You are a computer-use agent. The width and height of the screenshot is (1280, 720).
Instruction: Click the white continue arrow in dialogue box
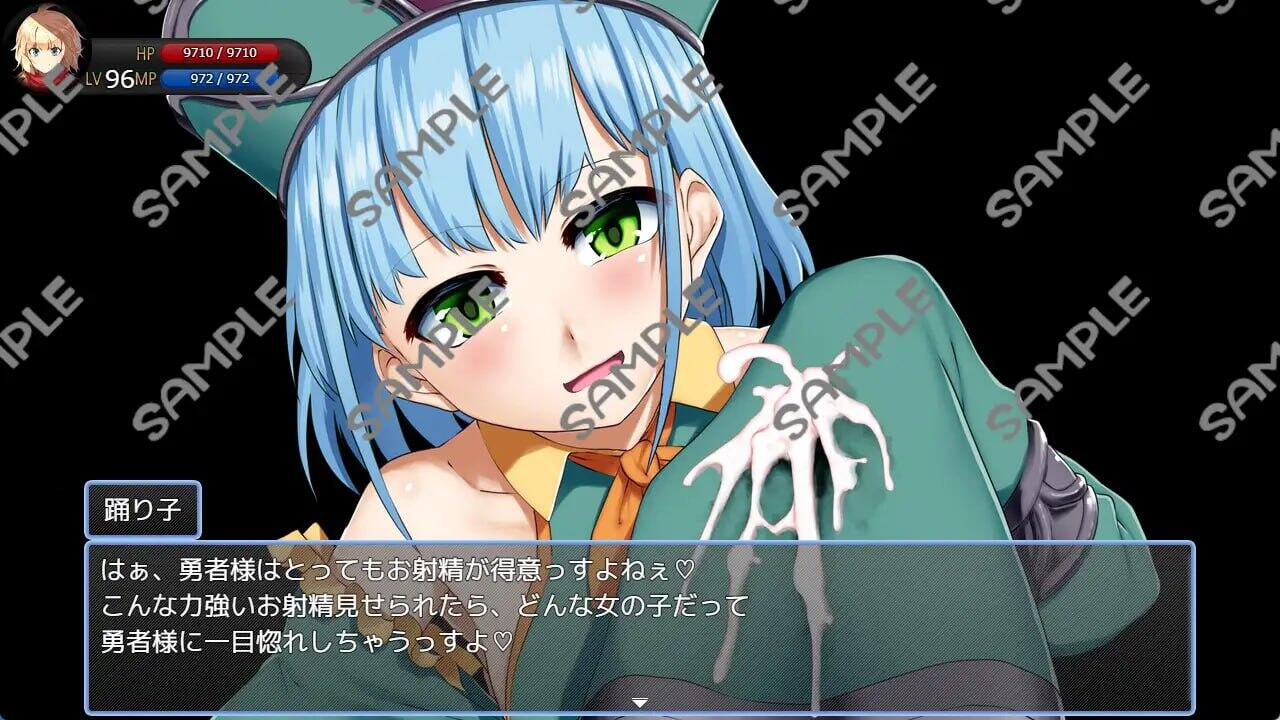coord(640,703)
